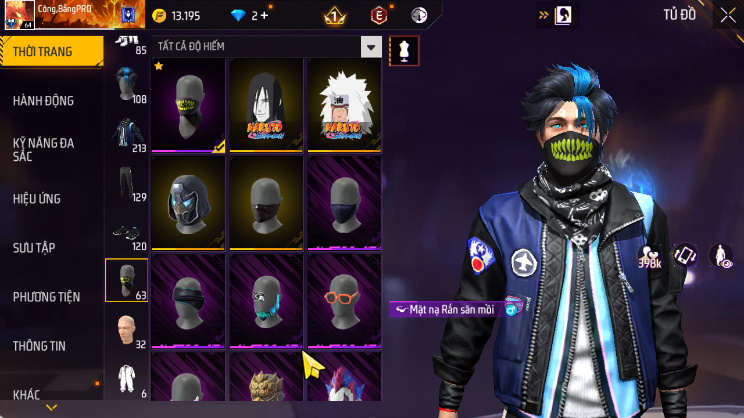Close the wardrobe with the X button
This screenshot has height=418, width=744.
(727, 15)
